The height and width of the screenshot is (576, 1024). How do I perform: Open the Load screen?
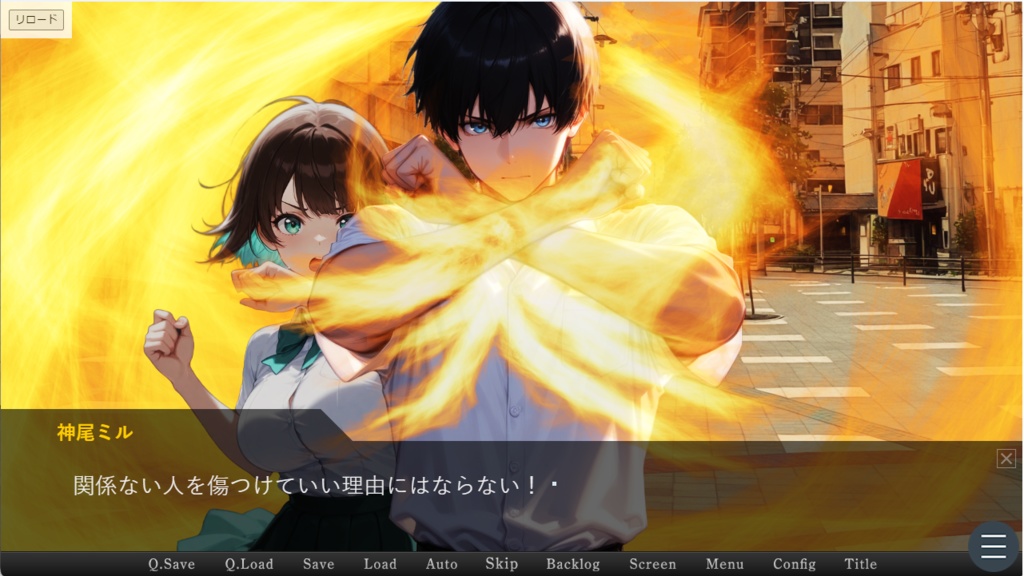(x=380, y=564)
